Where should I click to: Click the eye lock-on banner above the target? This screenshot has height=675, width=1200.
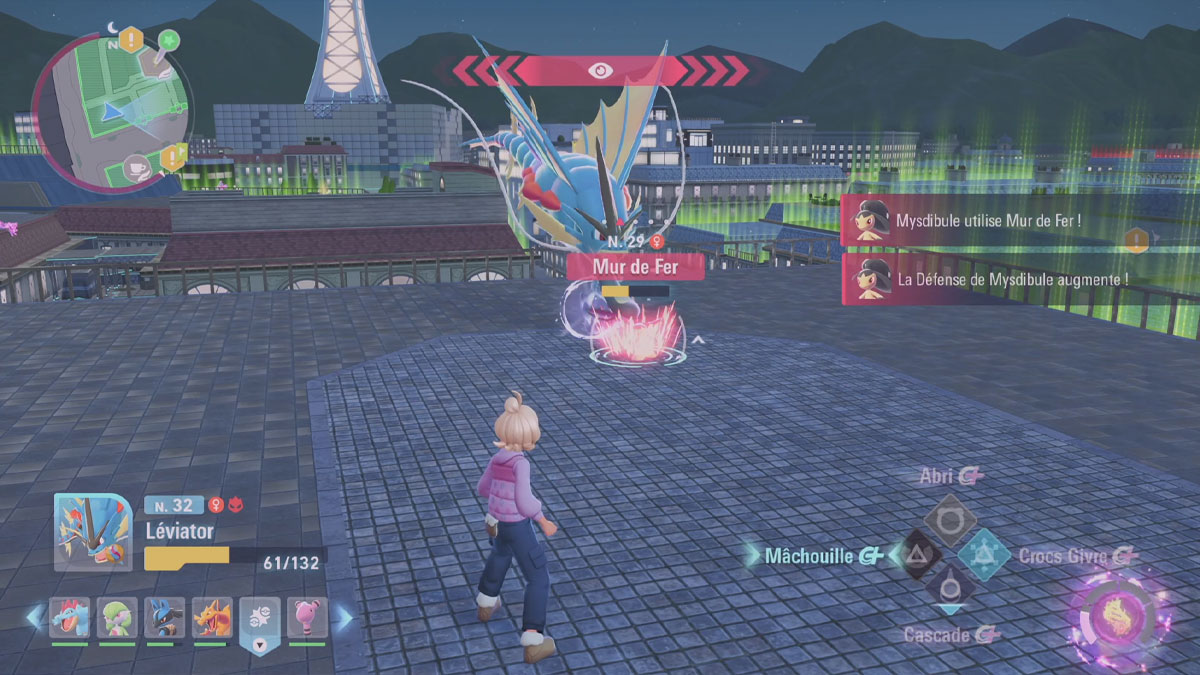(600, 70)
